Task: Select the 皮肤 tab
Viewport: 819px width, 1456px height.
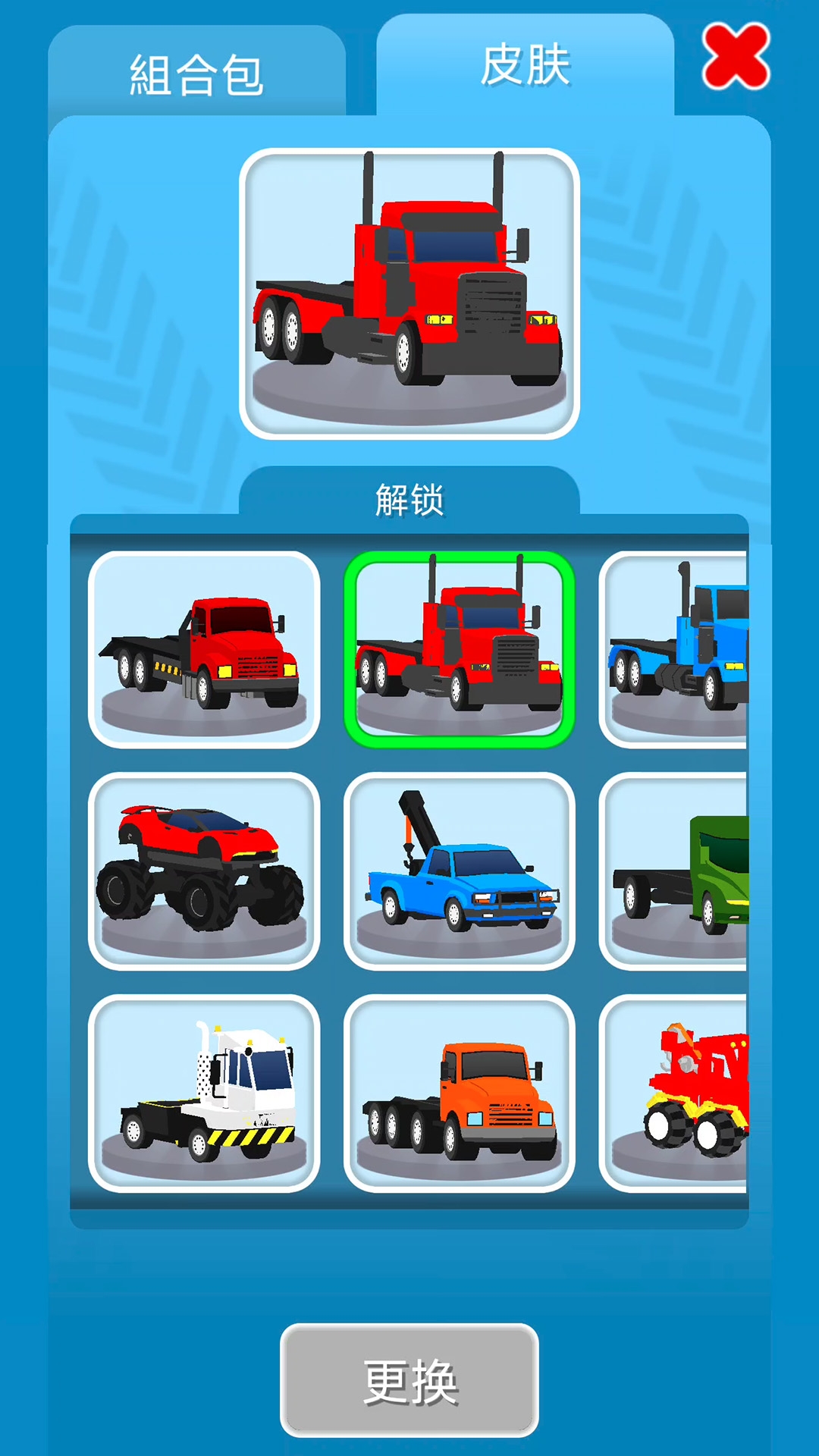Action: (525, 67)
